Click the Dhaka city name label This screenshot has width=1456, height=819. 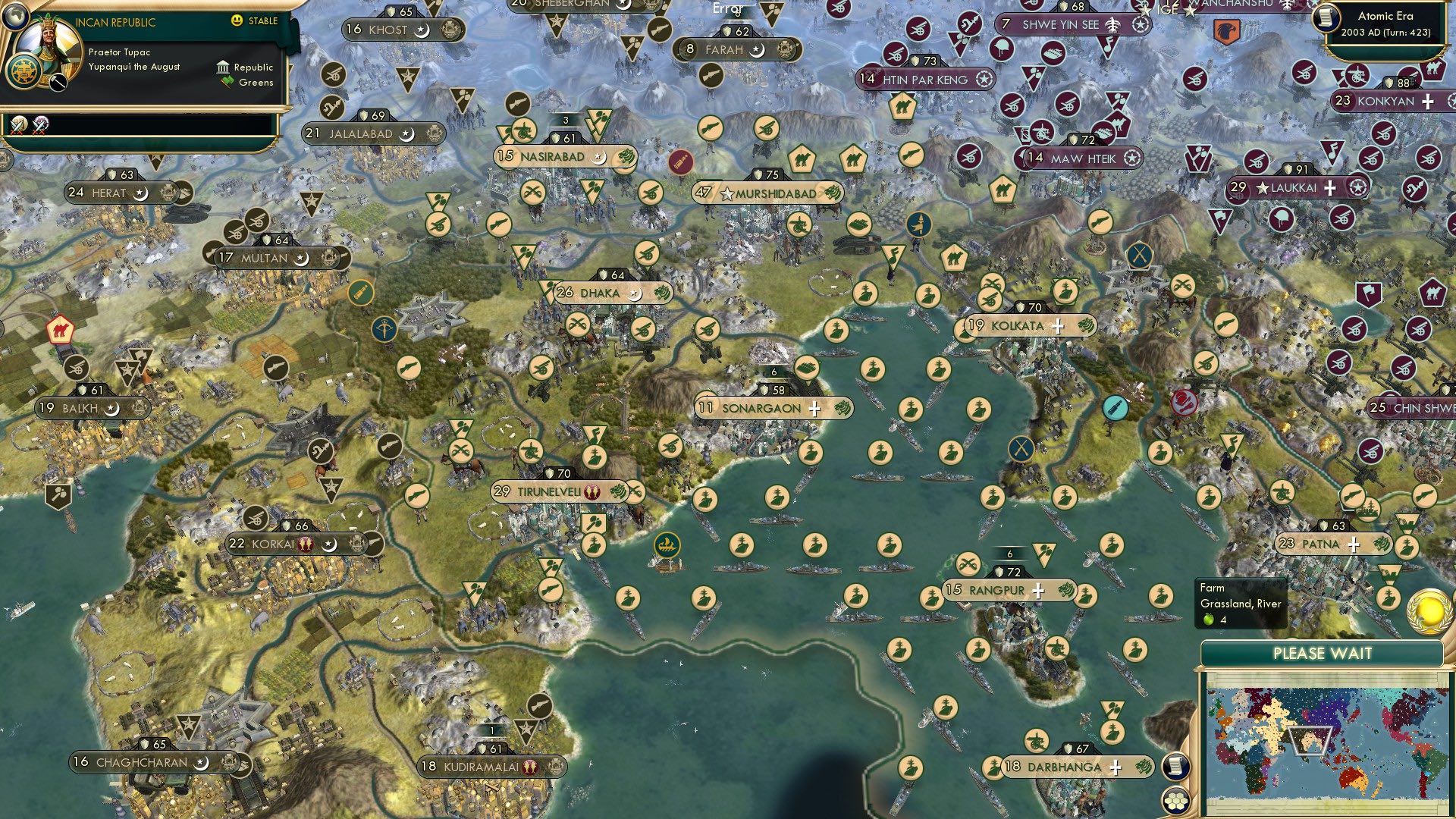(x=597, y=291)
